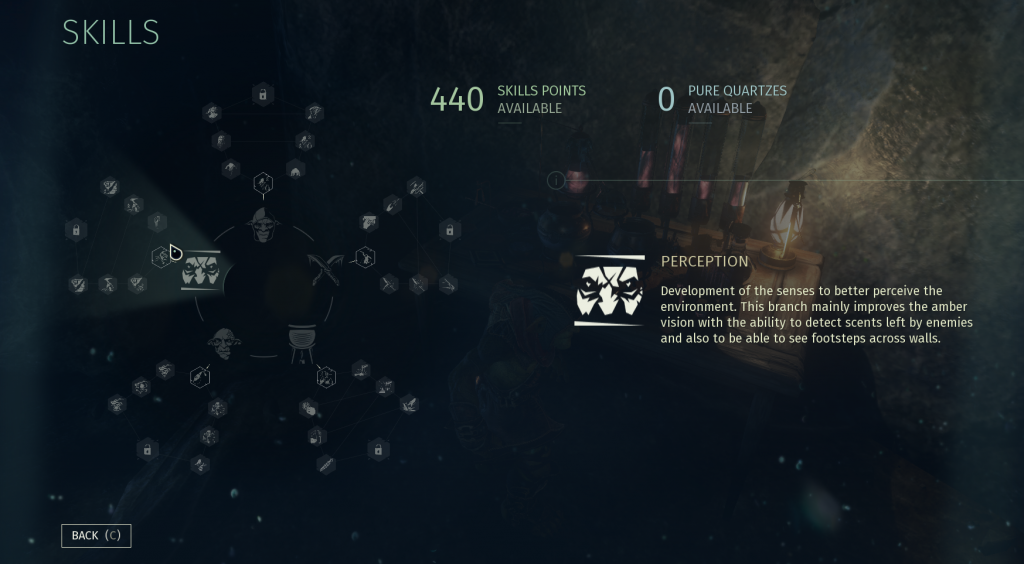Select the hexagon skill node directly above the orc head

tap(262, 182)
